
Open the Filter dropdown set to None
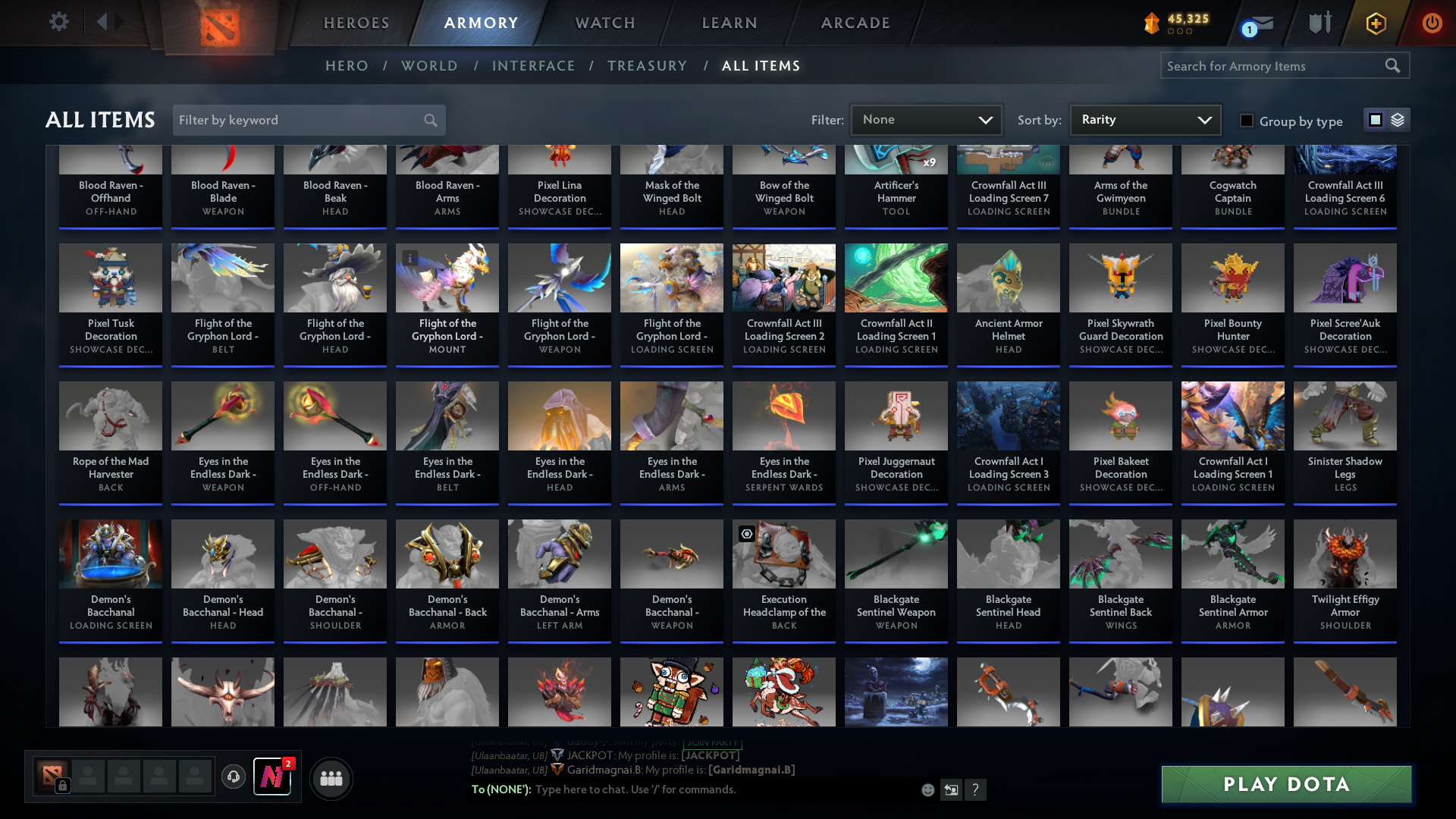(x=926, y=119)
